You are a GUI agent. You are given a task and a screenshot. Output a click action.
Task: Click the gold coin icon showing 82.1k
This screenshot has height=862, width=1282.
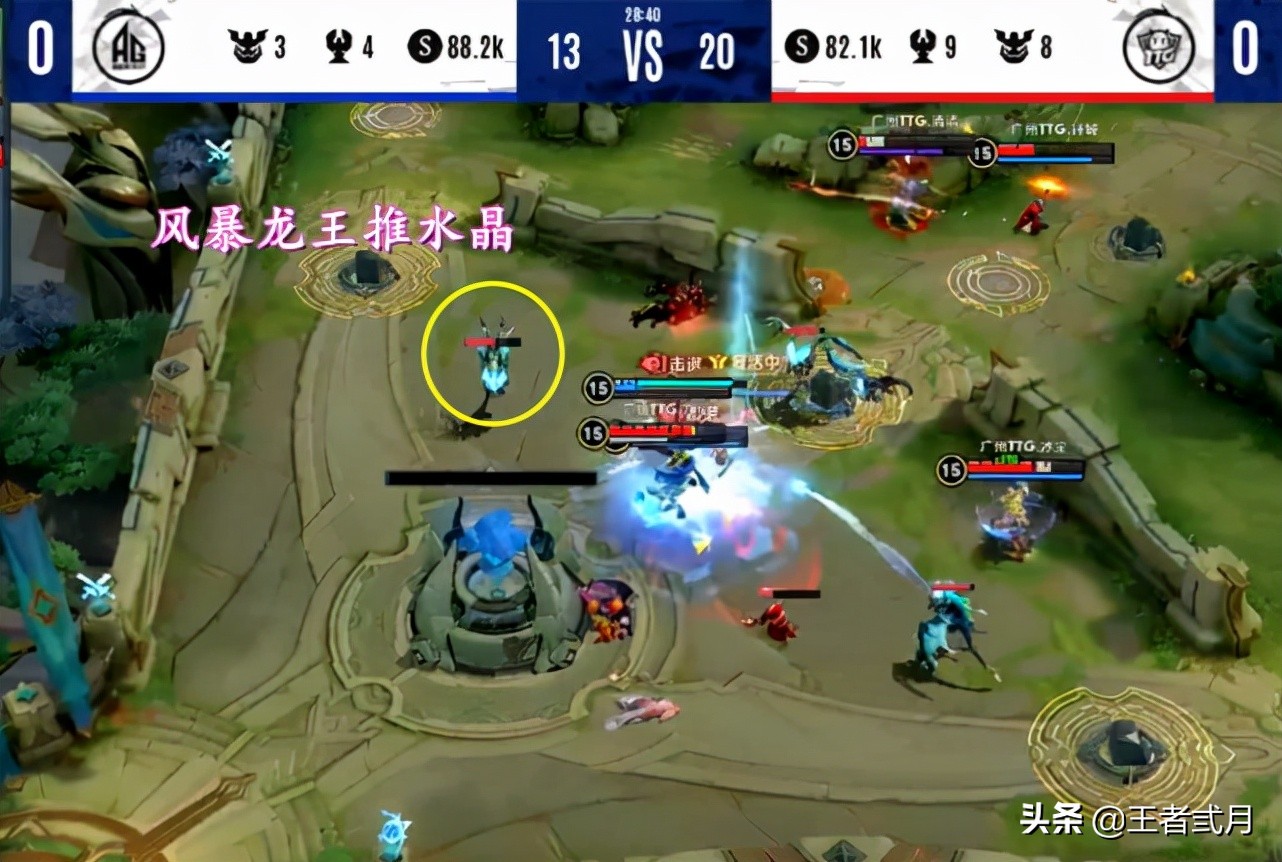(x=802, y=45)
